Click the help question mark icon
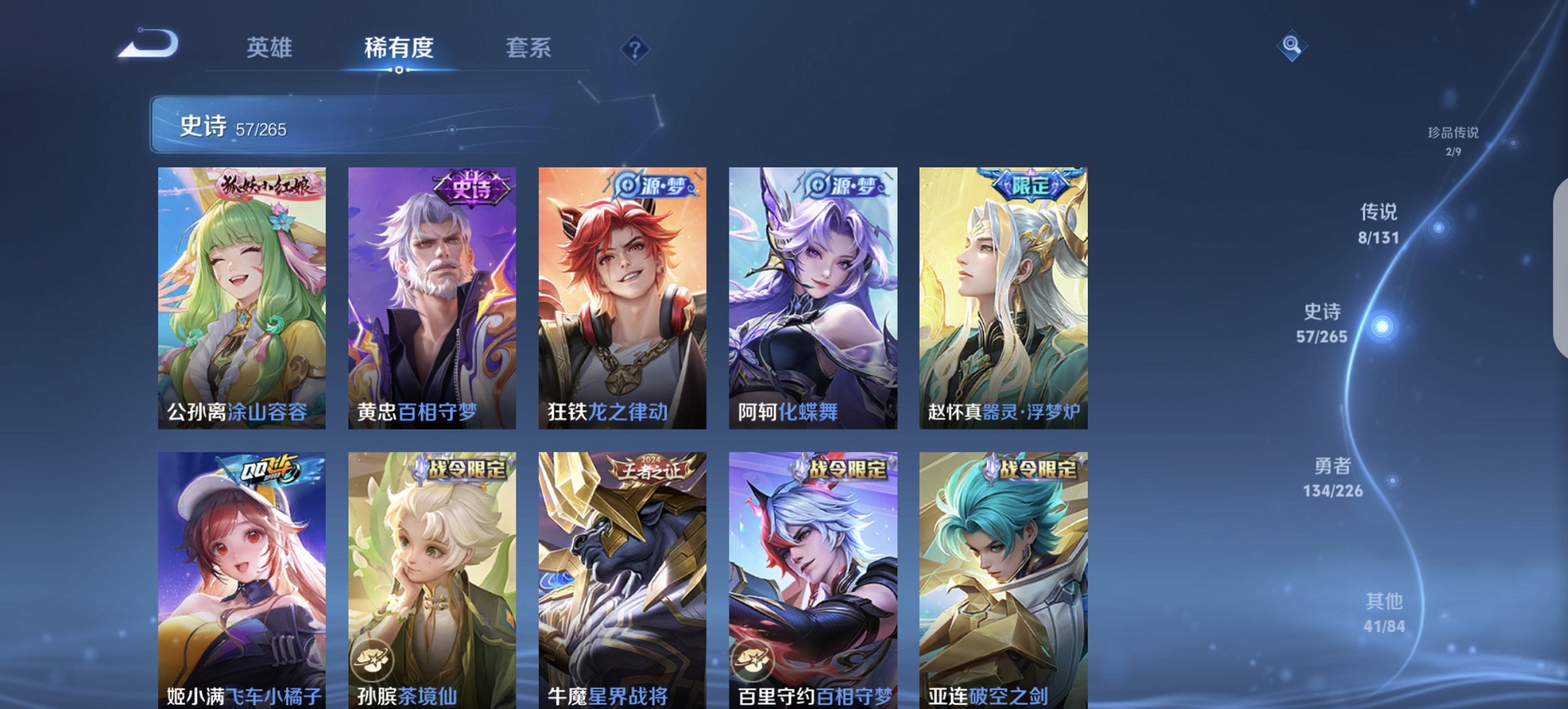Image resolution: width=1568 pixels, height=709 pixels. coord(634,48)
